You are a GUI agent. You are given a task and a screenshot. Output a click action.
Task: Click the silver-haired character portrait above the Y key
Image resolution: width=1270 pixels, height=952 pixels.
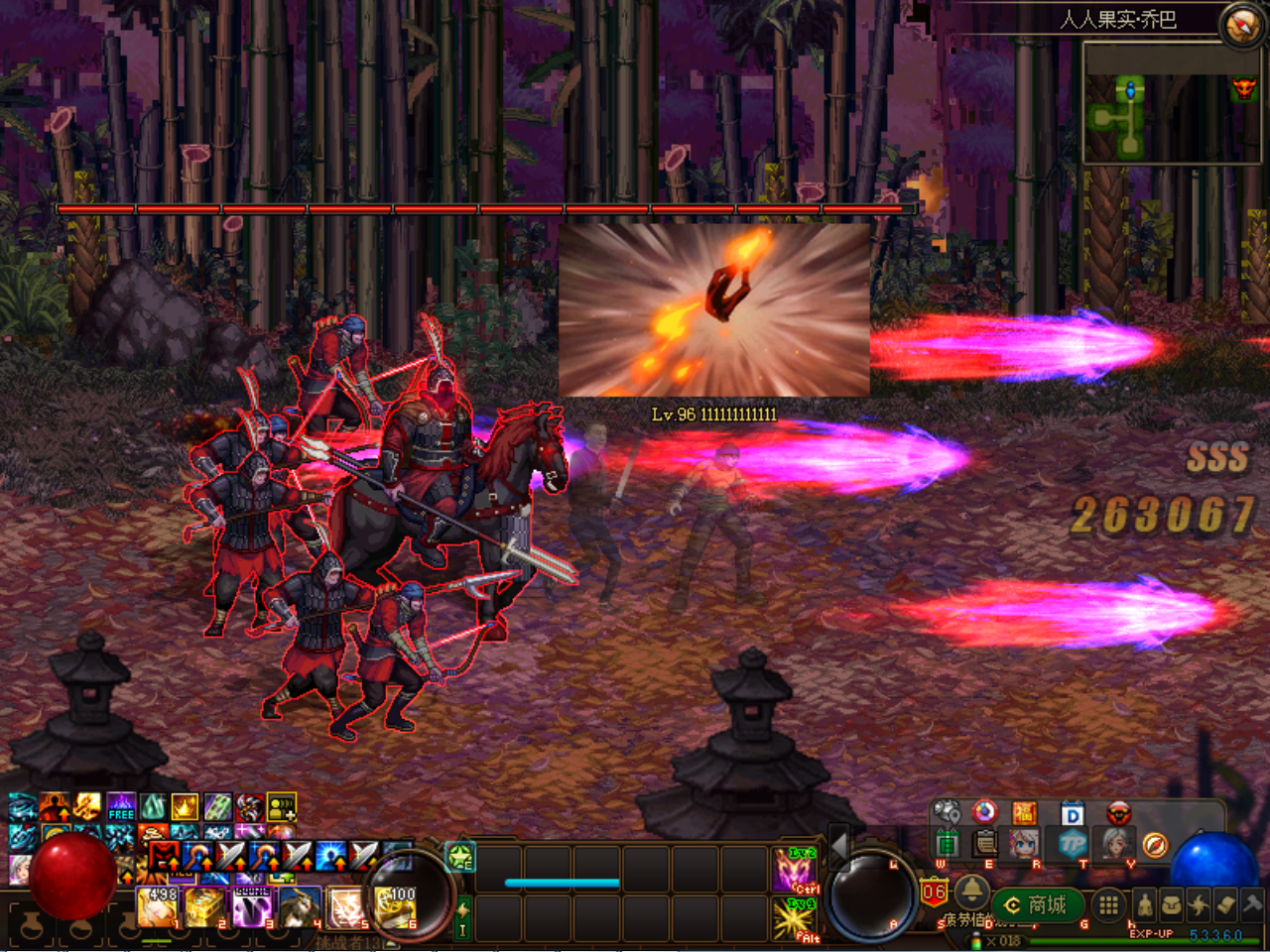(1117, 844)
